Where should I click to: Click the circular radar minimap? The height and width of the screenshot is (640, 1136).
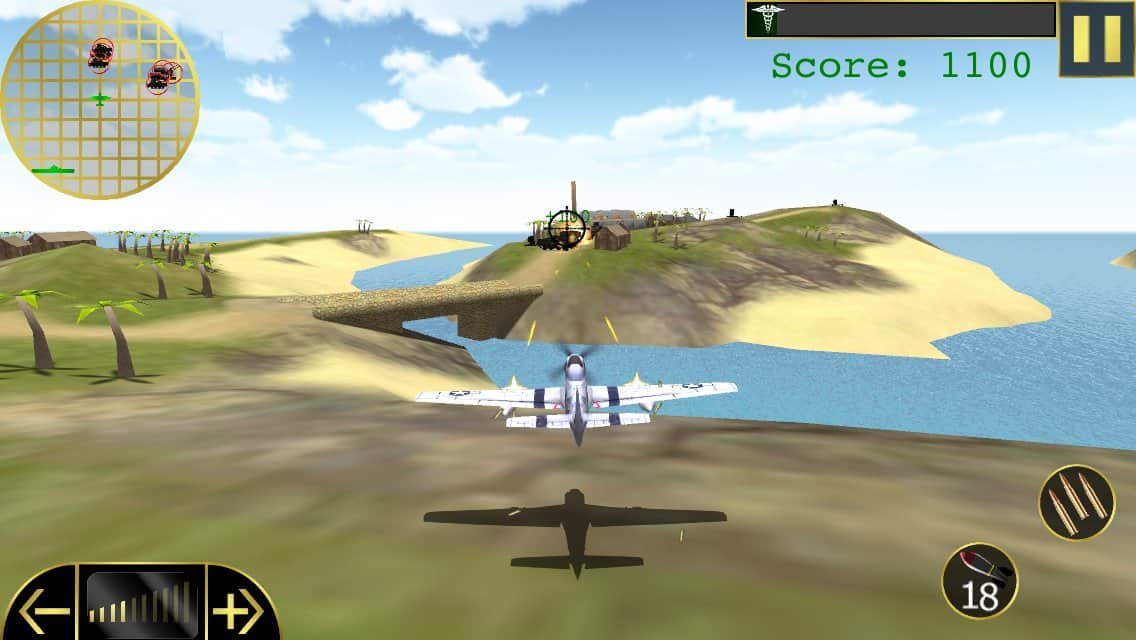[x=99, y=99]
